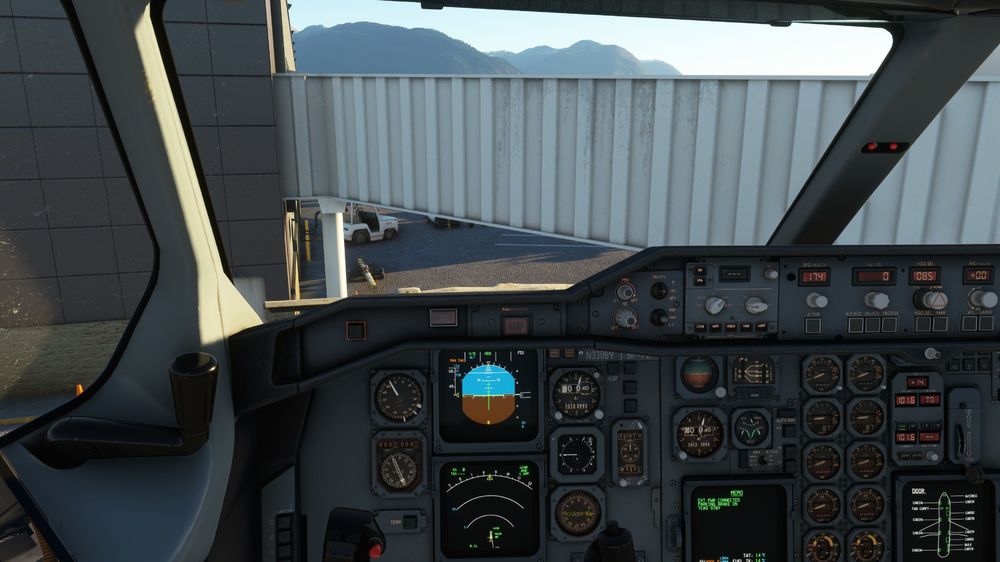Arm the LAND mode button
This screenshot has width=1000, height=562.
tap(985, 324)
